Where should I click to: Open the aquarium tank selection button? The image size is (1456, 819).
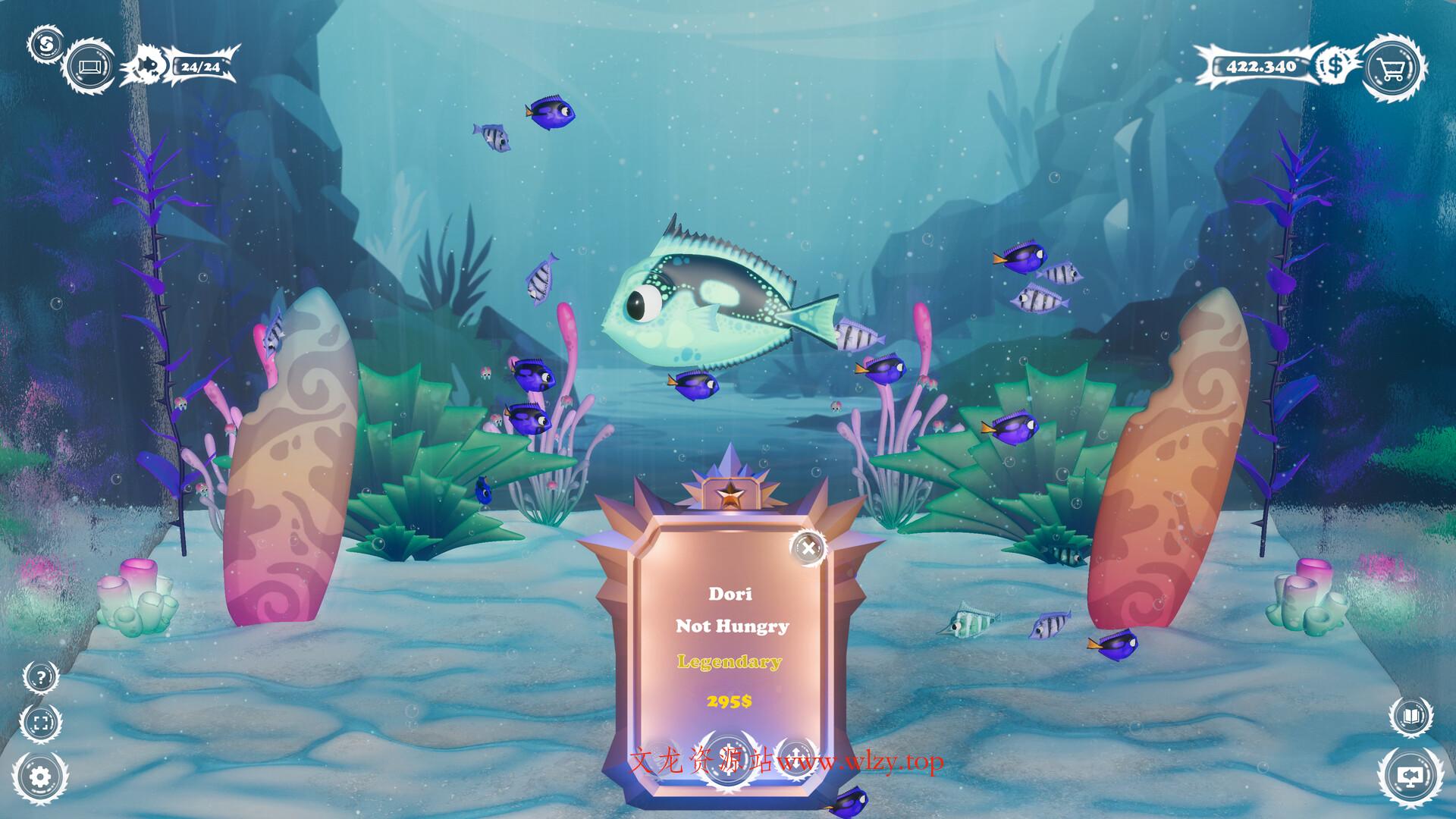point(90,67)
